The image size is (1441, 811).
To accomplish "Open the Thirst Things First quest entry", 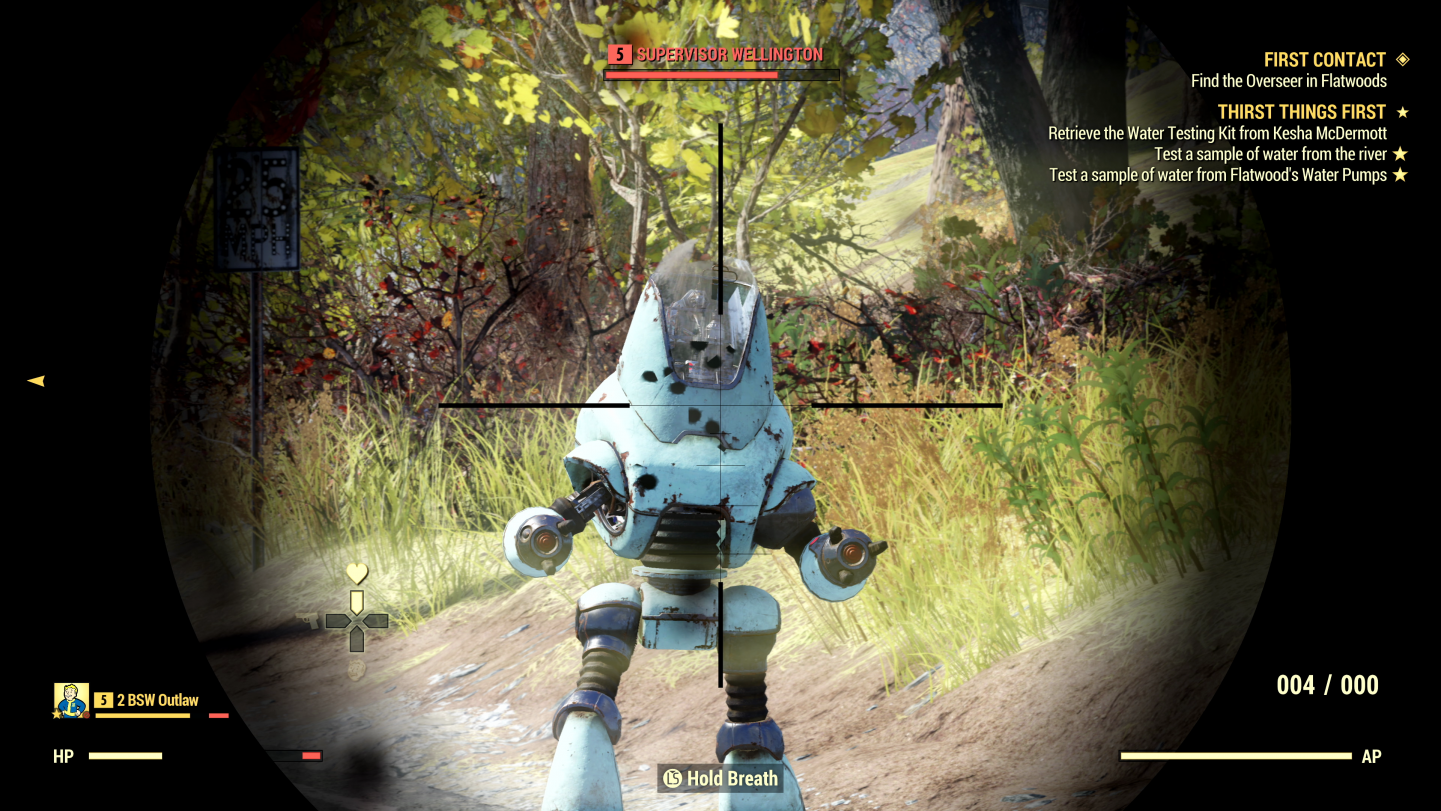I will [1301, 112].
